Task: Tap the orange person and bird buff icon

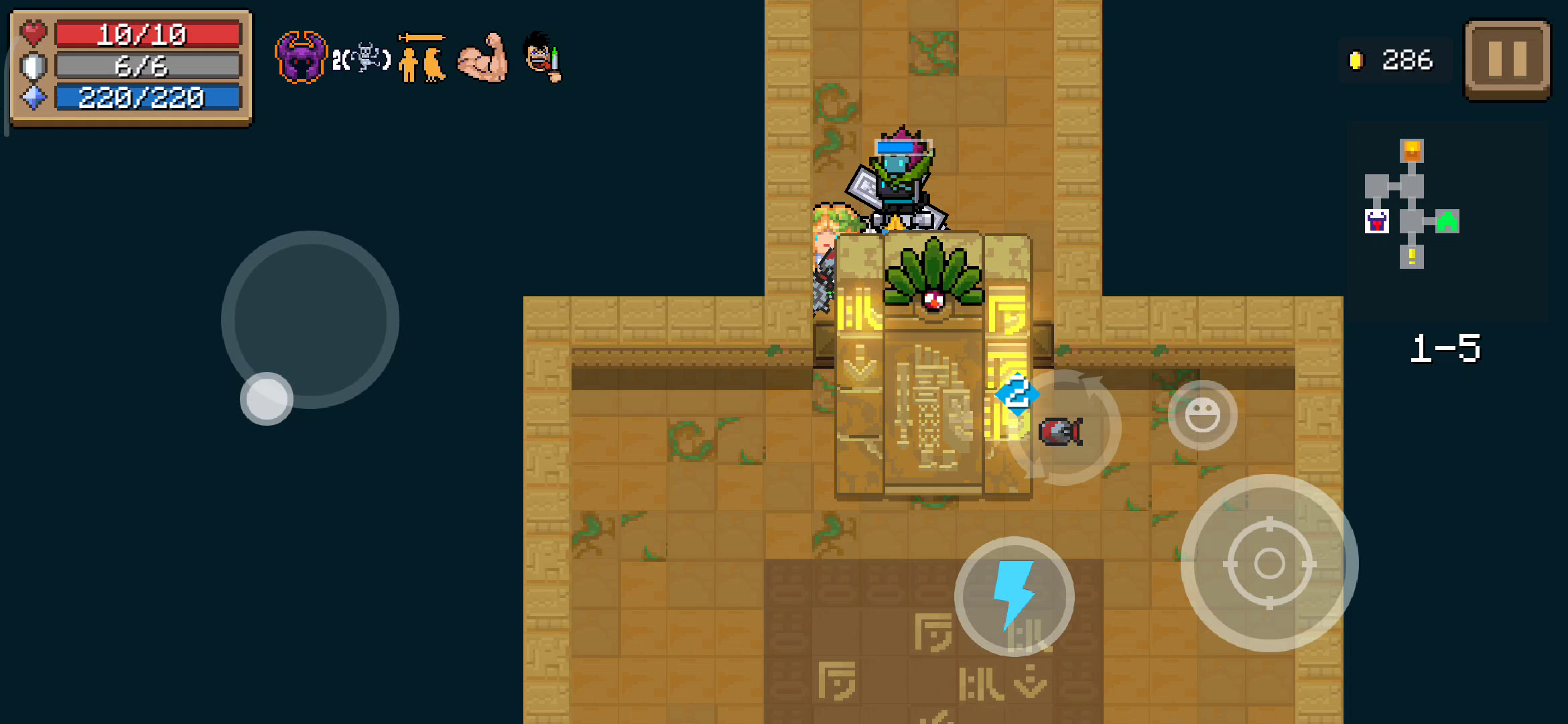Action: pos(421,59)
